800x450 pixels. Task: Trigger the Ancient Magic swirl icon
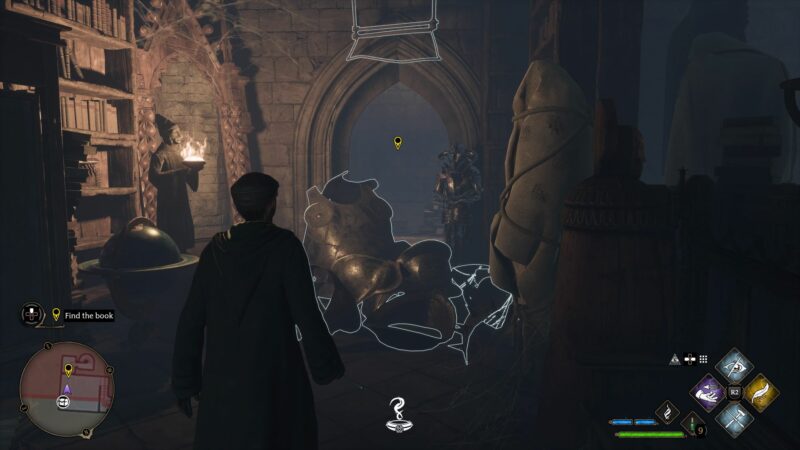pos(666,413)
